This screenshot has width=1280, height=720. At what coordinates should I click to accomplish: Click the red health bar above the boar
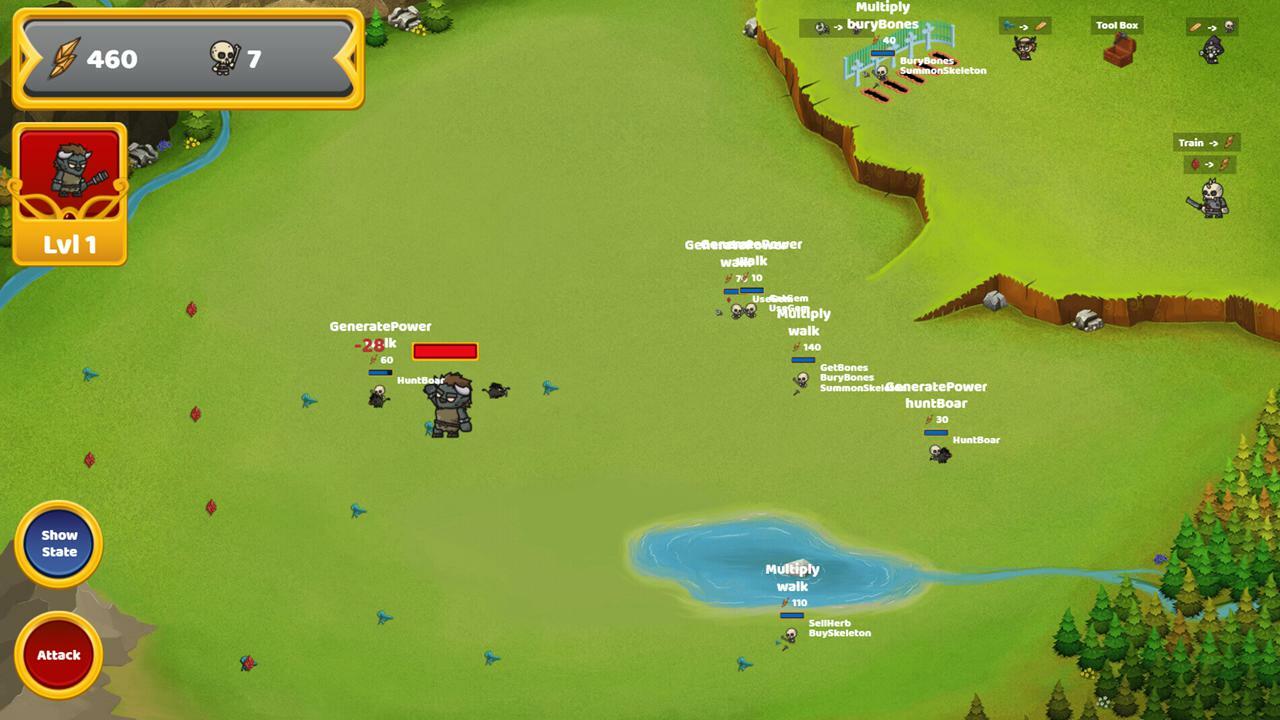coord(444,351)
